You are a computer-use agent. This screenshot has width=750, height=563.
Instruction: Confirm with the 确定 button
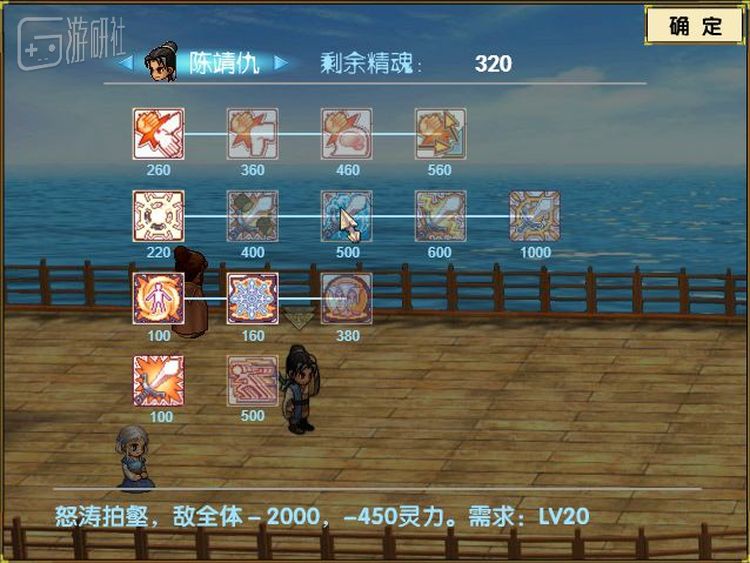click(x=696, y=27)
